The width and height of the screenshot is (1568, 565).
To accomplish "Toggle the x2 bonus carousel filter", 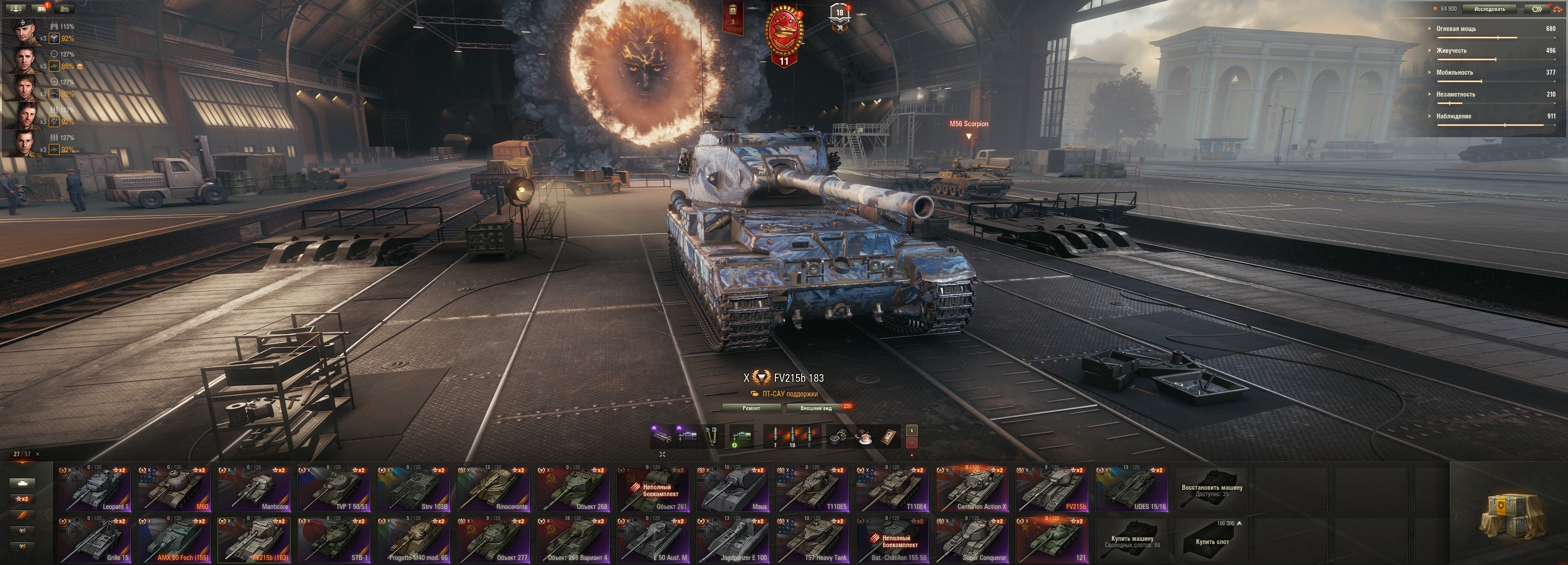I will (22, 499).
